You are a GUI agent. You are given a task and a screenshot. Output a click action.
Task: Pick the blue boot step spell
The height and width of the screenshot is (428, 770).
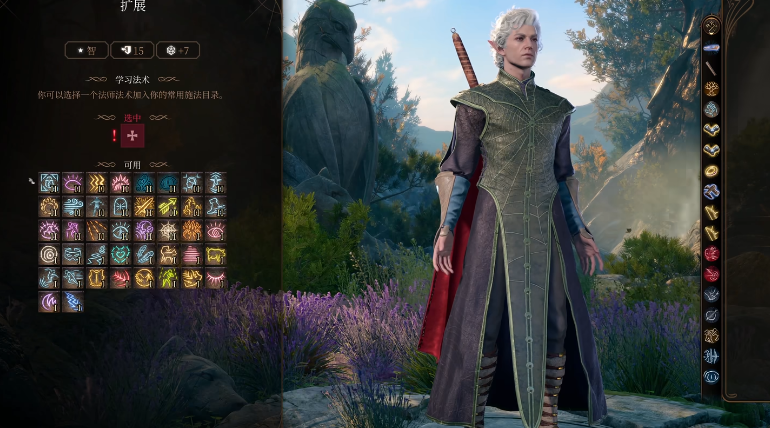(215, 206)
